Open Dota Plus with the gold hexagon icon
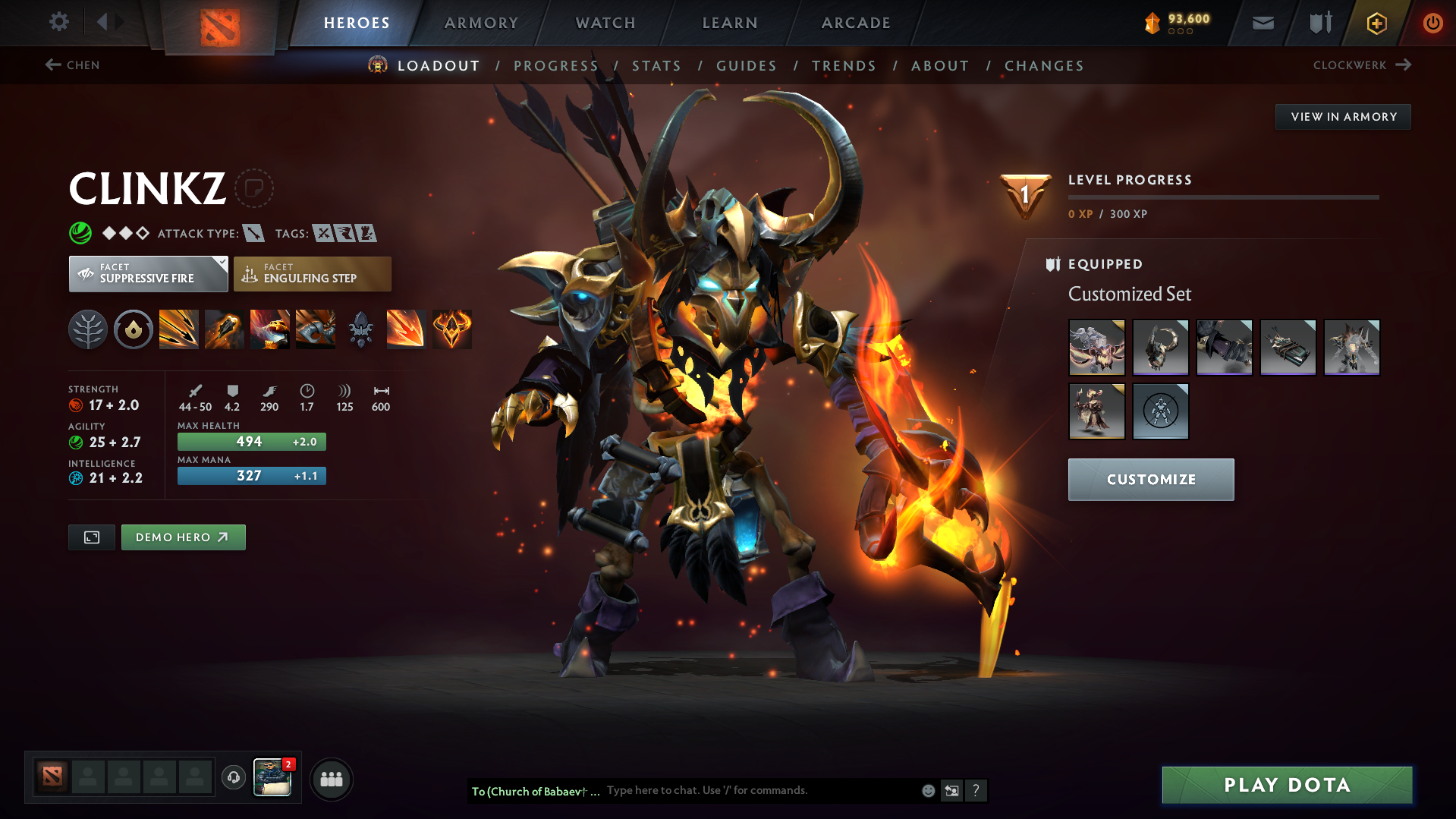Viewport: 1456px width, 819px height. (x=1376, y=23)
